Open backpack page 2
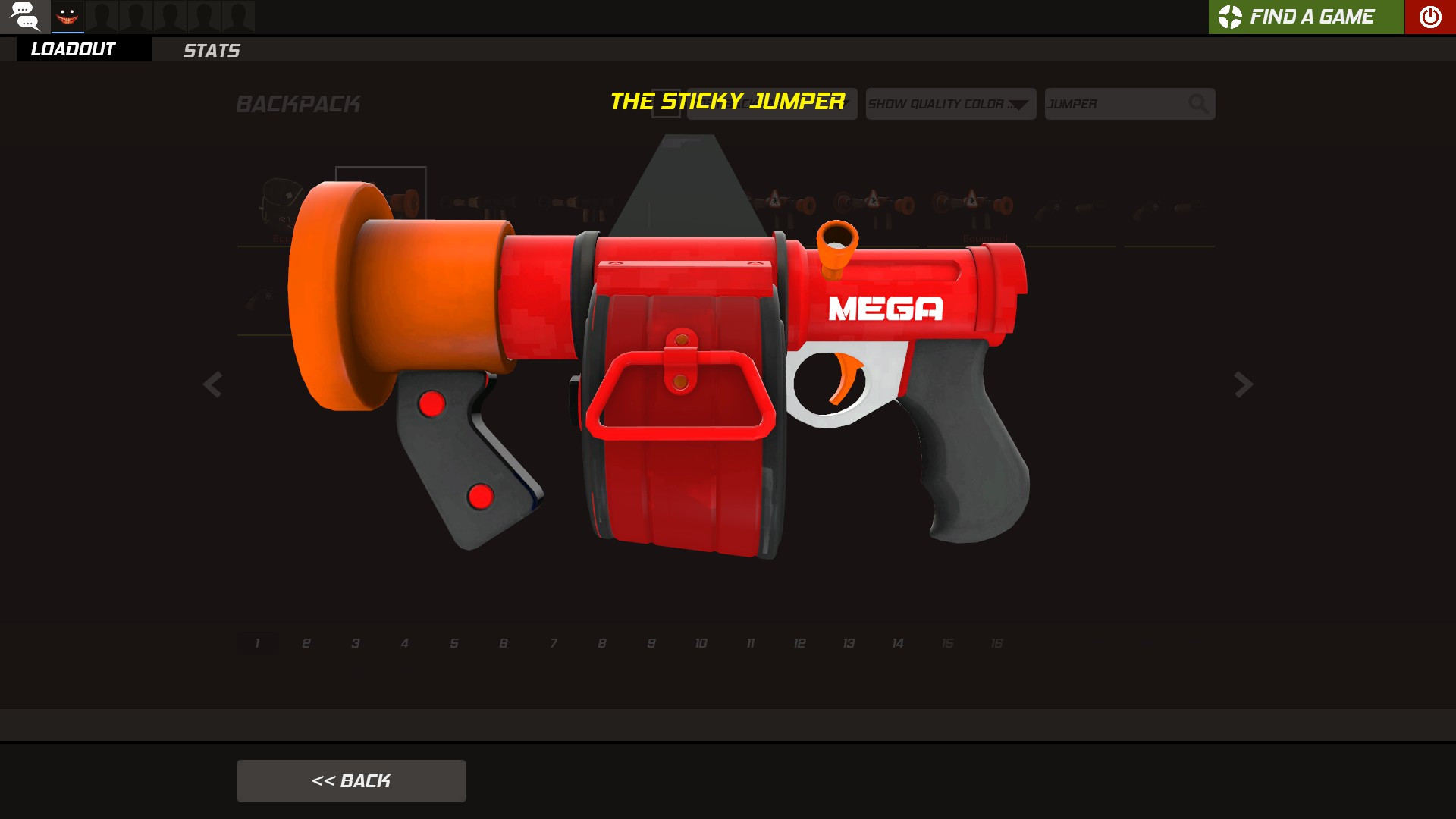This screenshot has height=819, width=1456. point(306,642)
